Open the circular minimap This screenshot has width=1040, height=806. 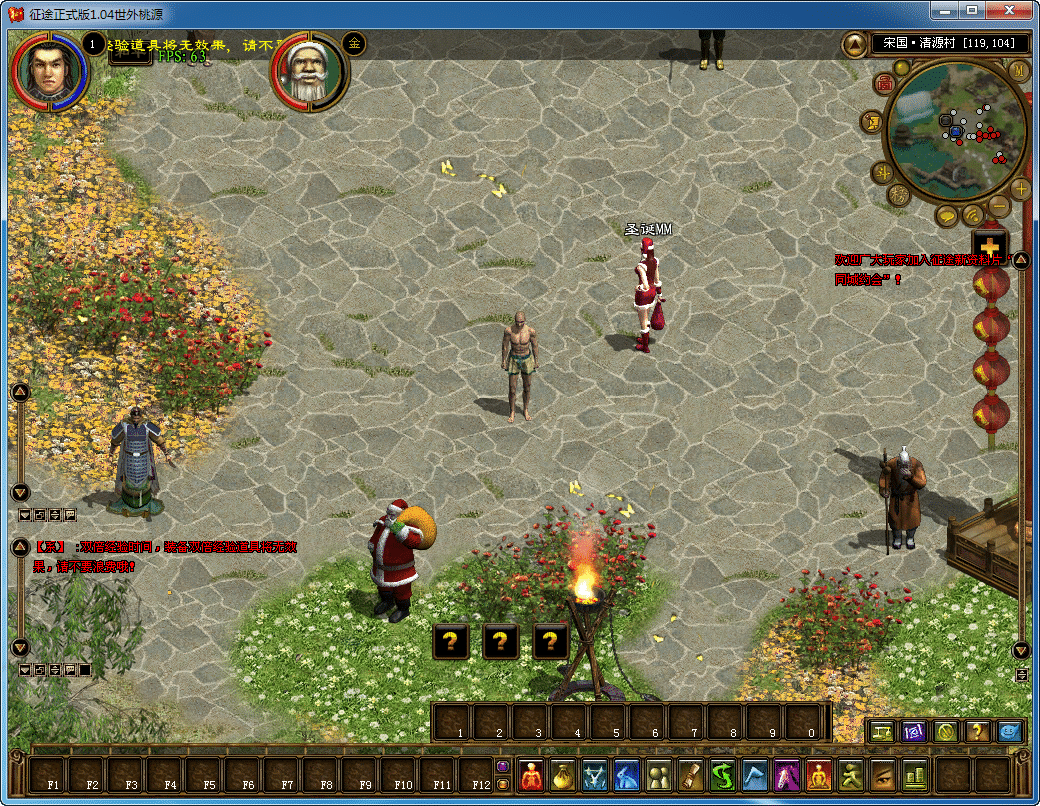953,129
